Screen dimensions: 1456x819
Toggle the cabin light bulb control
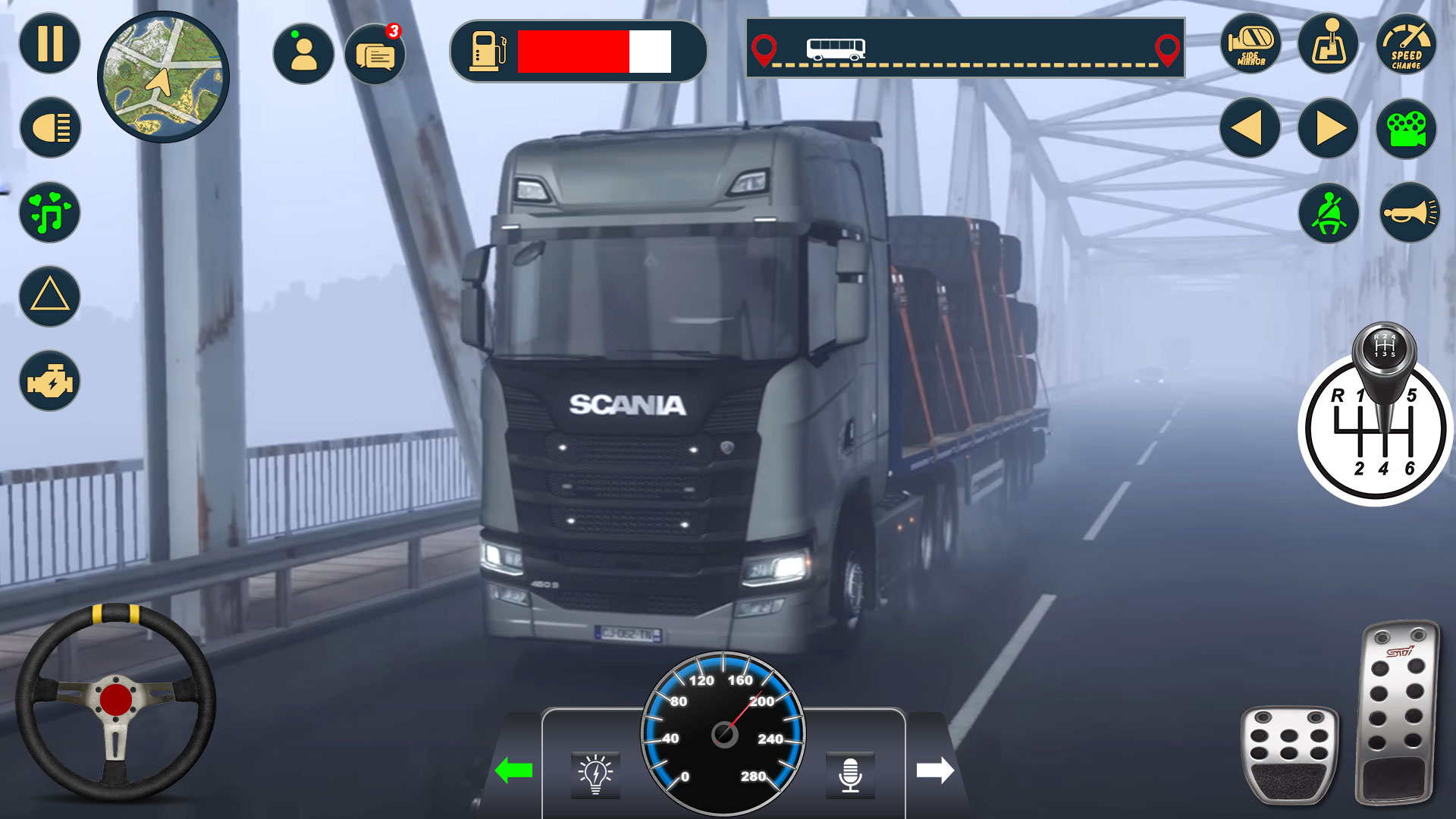[x=595, y=773]
